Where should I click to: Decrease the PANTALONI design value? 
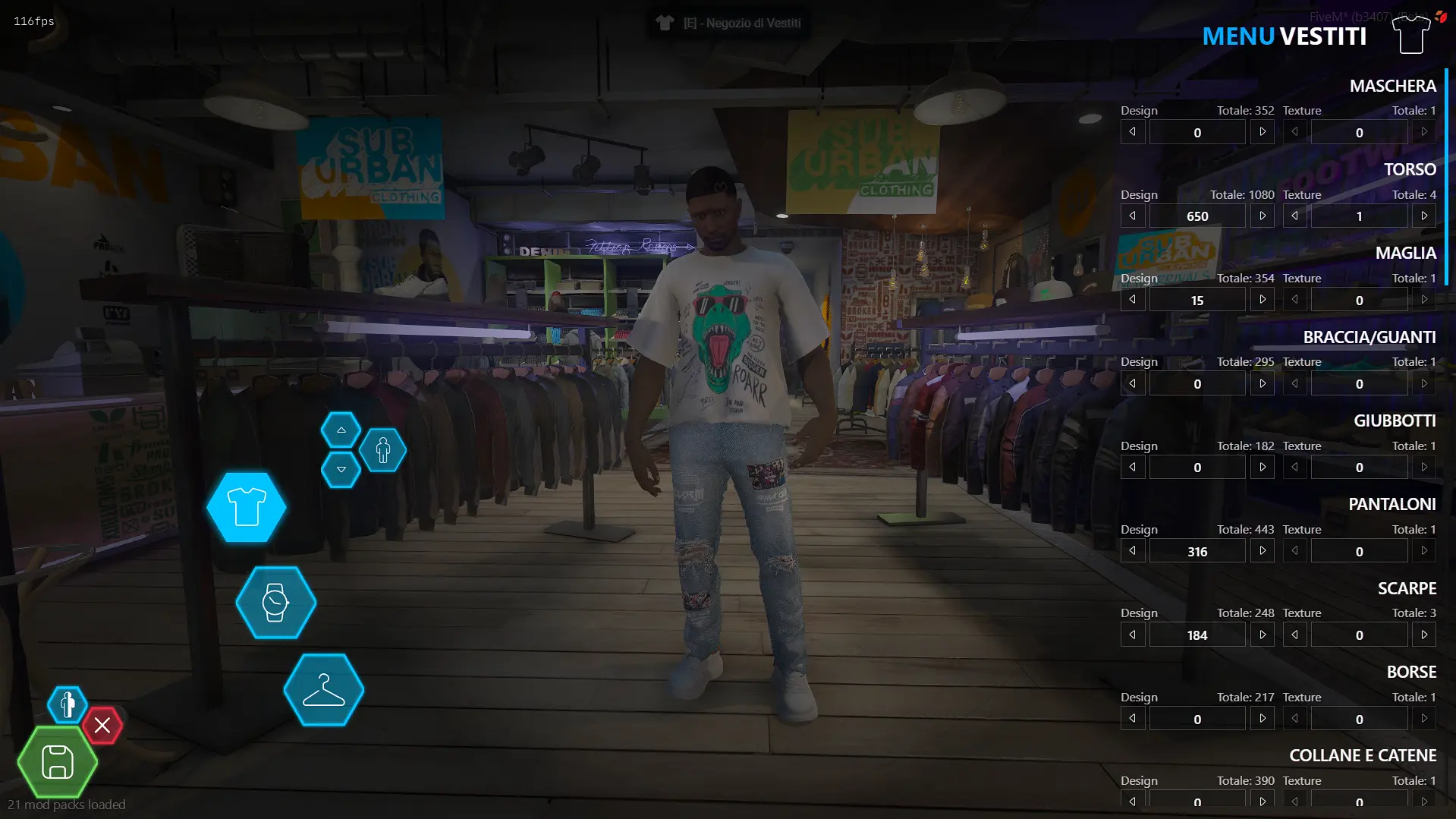pos(1132,551)
